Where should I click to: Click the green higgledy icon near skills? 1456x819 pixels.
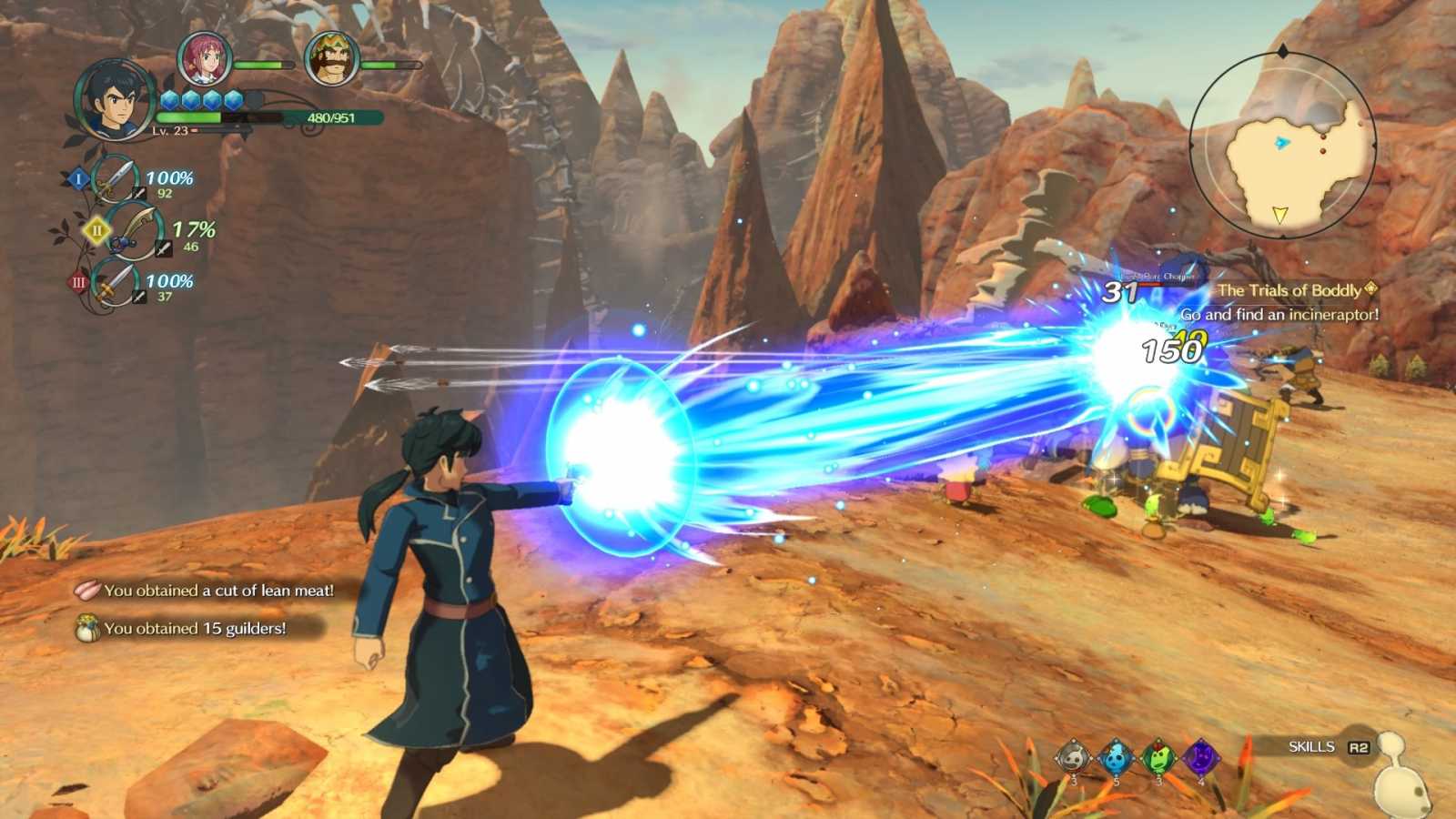point(1158,757)
